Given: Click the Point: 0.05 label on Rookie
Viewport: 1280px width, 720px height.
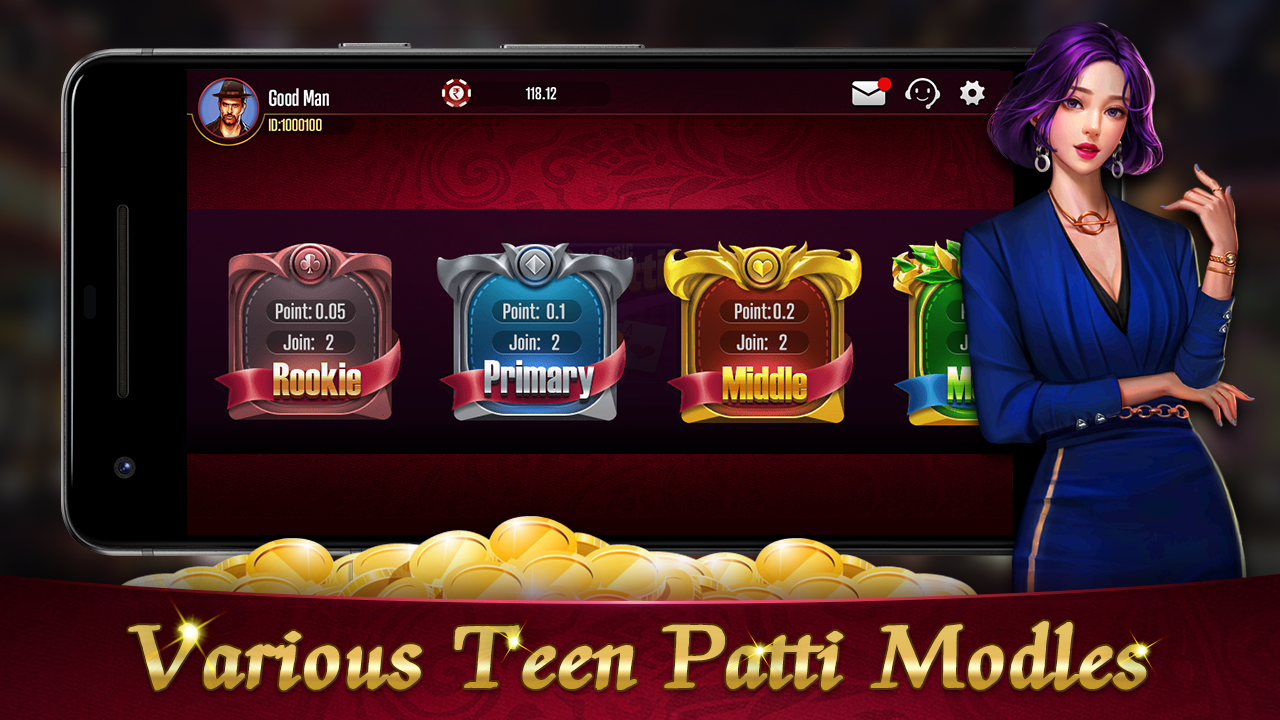Looking at the screenshot, I should (x=311, y=311).
